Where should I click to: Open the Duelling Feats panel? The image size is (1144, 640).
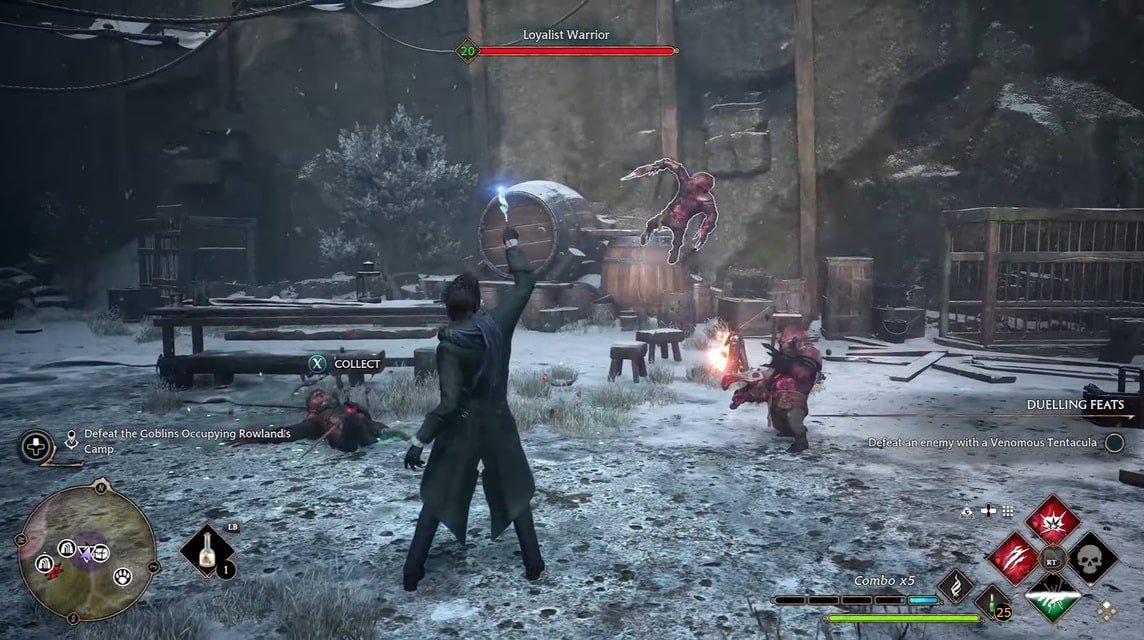(x=1075, y=405)
